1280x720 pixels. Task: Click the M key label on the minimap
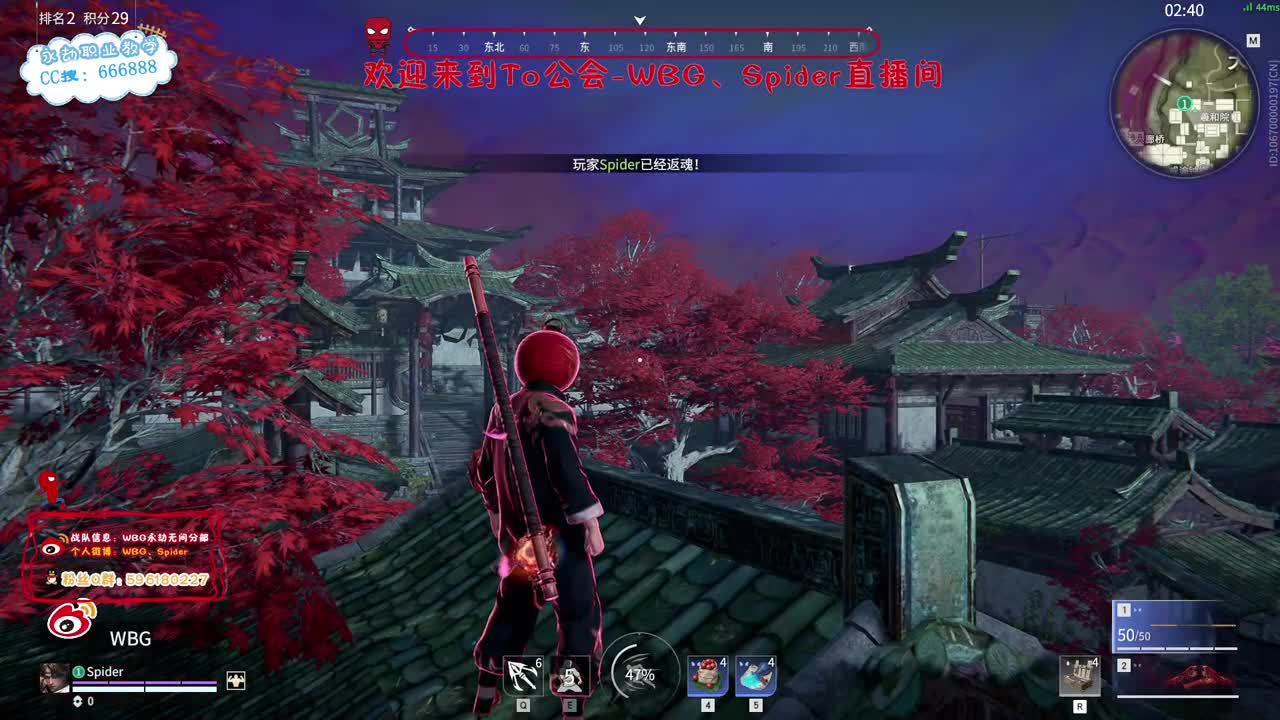click(1253, 42)
